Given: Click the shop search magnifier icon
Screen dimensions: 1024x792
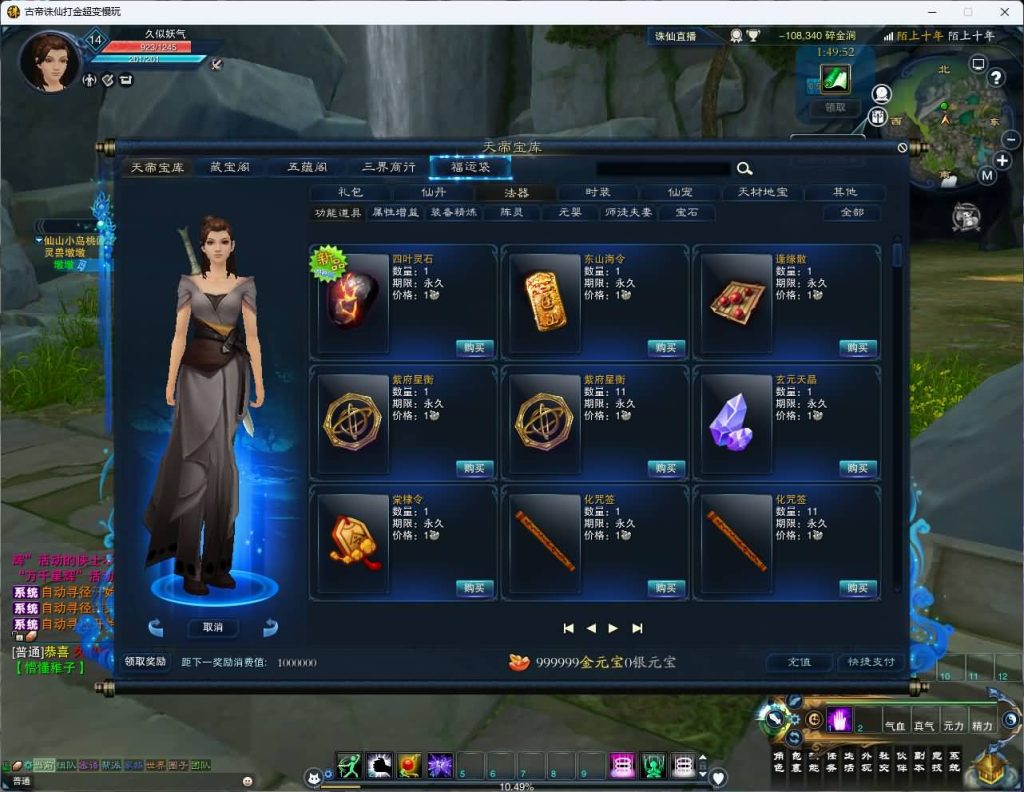Looking at the screenshot, I should click(x=744, y=169).
